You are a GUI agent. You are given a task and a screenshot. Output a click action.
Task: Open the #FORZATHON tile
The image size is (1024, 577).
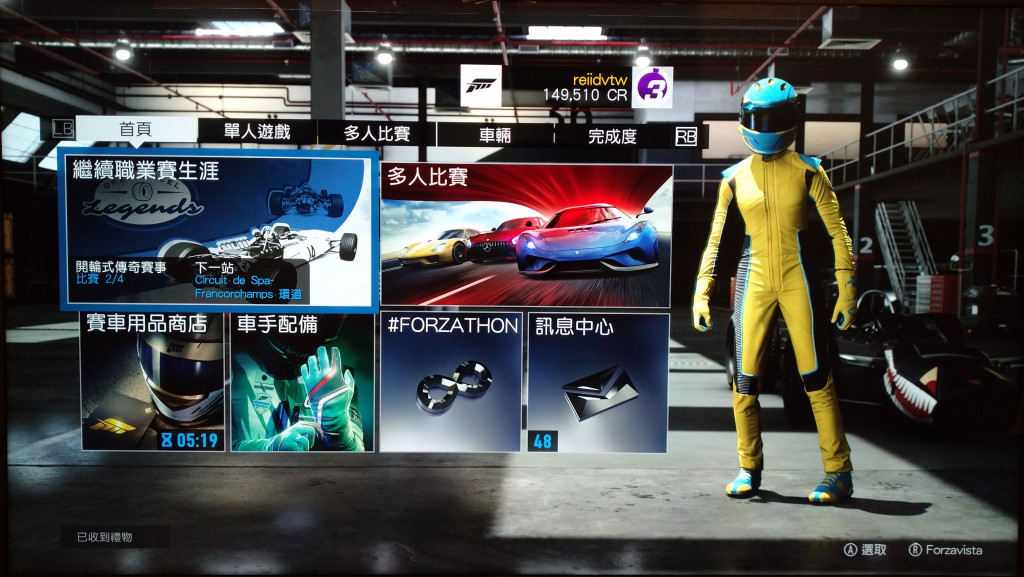(x=452, y=382)
